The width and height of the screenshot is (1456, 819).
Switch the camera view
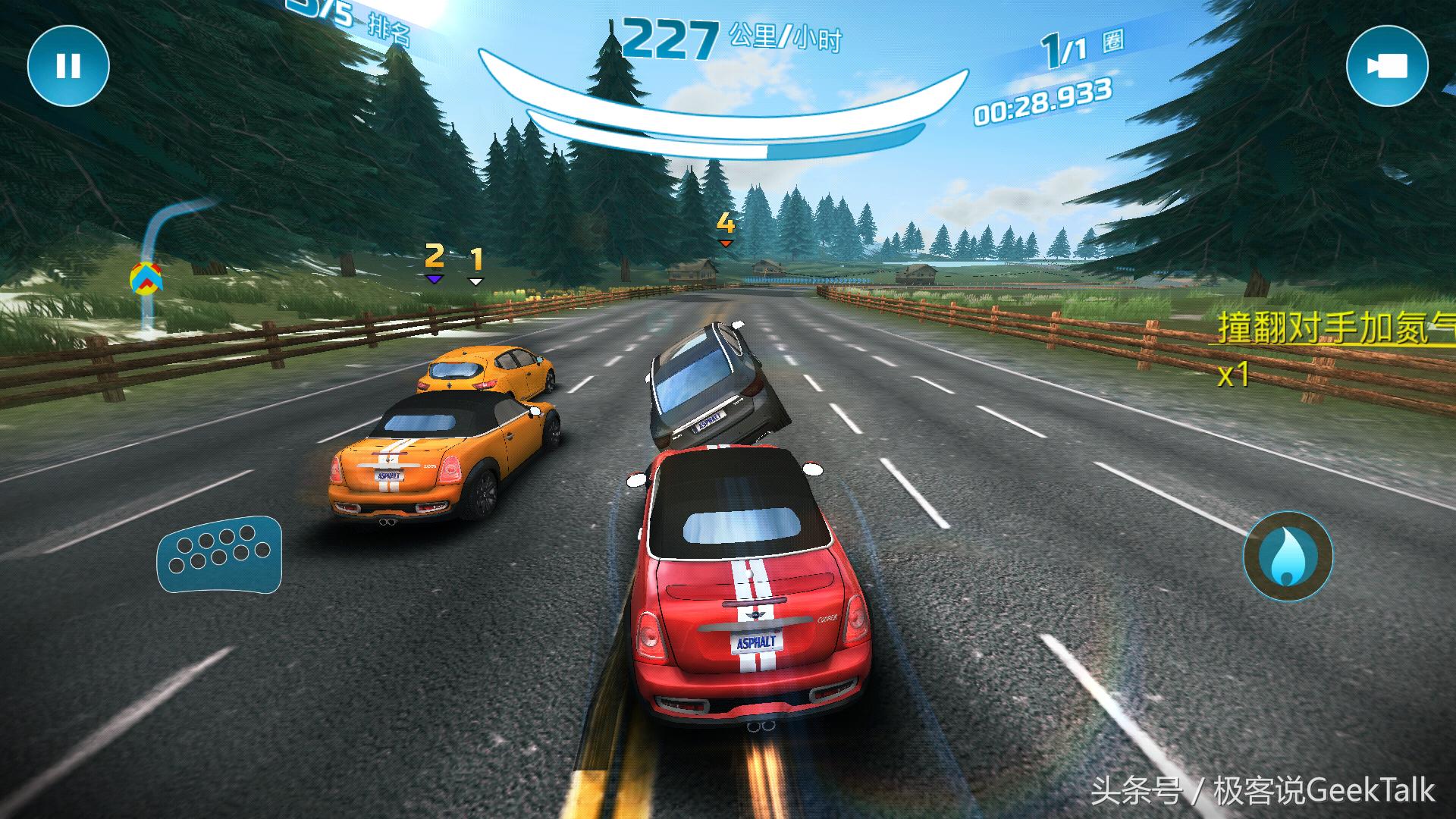[x=1387, y=67]
